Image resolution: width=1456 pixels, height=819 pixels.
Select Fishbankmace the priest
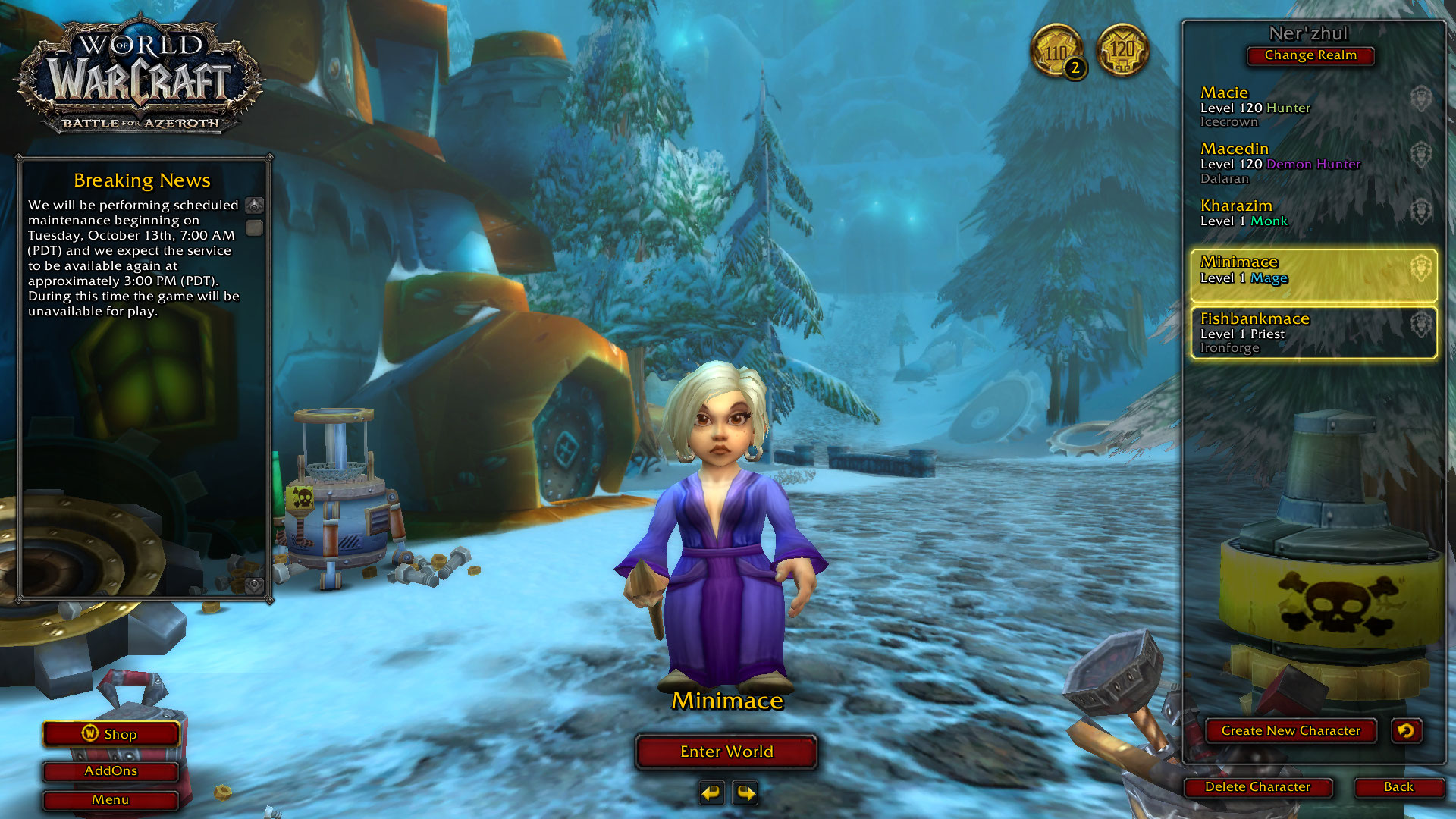tap(1312, 332)
